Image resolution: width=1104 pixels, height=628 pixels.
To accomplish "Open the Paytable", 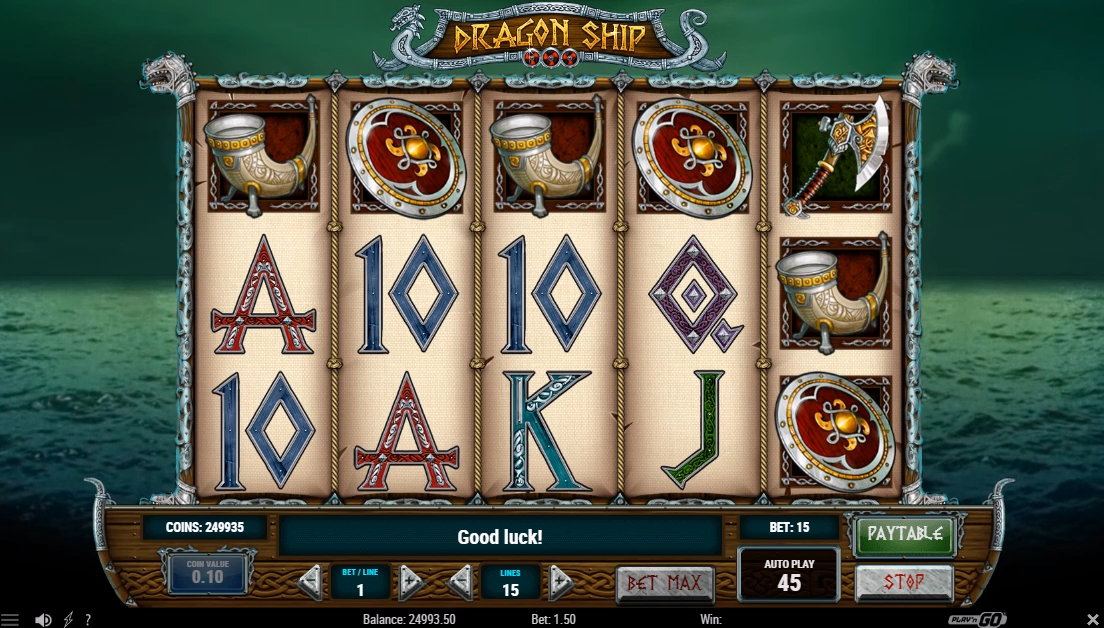I will tap(904, 534).
